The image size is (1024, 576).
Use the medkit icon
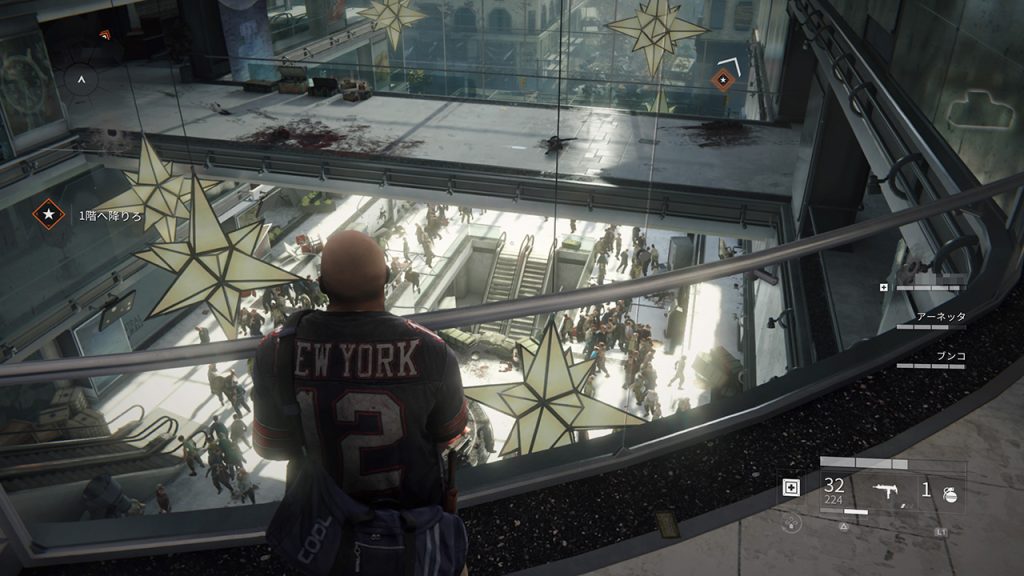pyautogui.click(x=792, y=487)
